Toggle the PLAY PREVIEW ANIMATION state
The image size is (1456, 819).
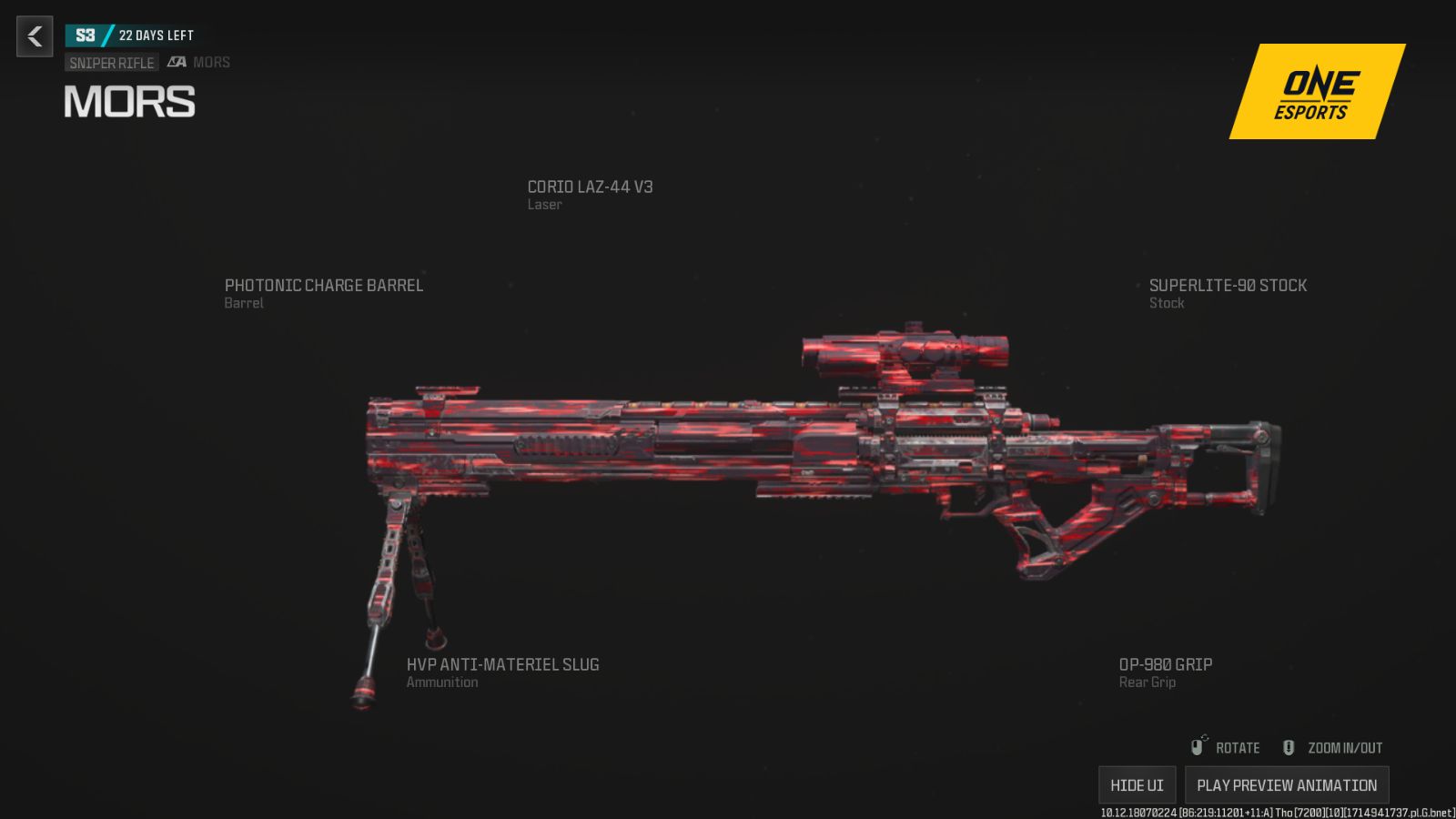tap(1286, 784)
